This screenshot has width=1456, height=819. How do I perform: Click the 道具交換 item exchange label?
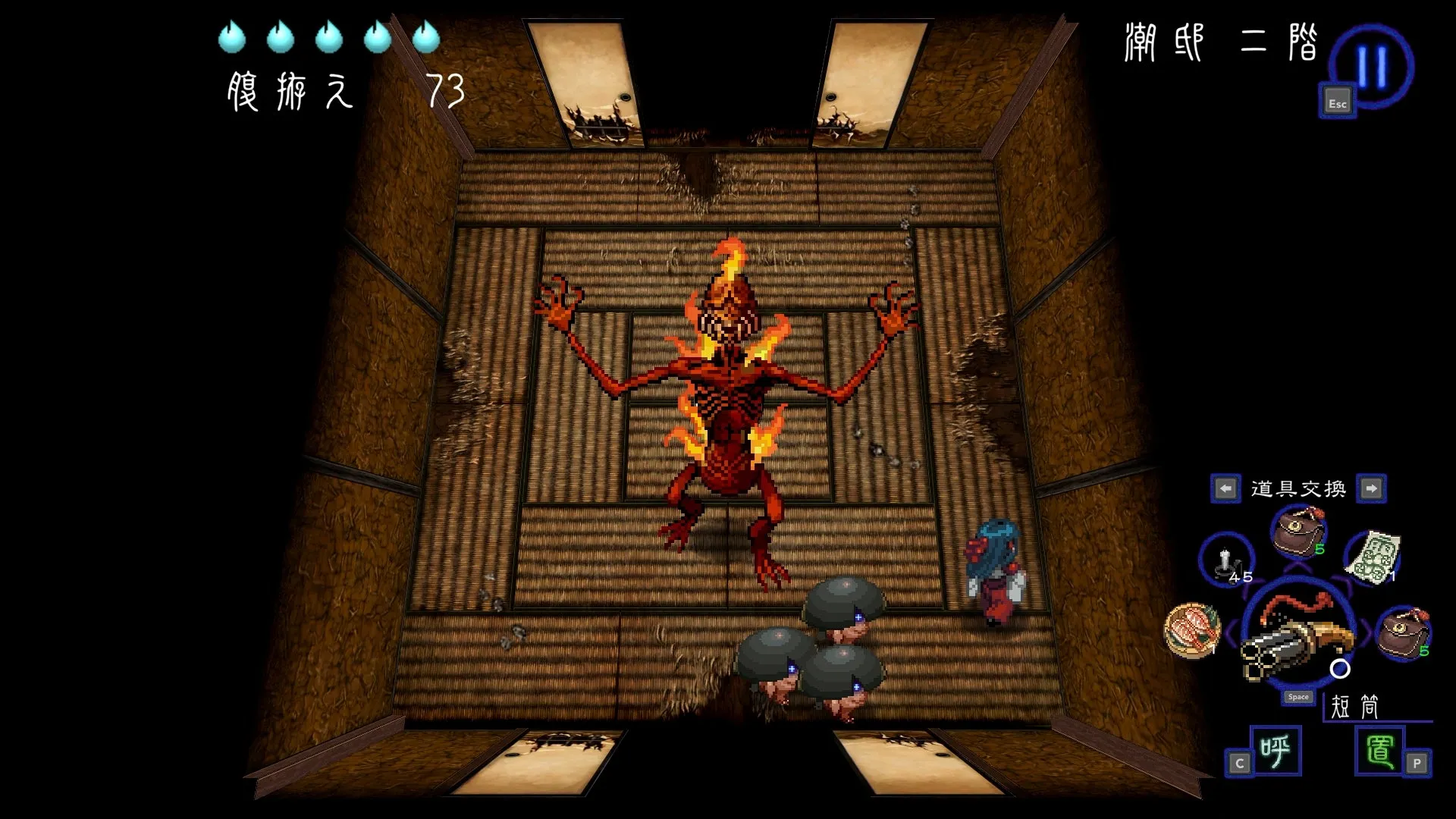click(1297, 489)
